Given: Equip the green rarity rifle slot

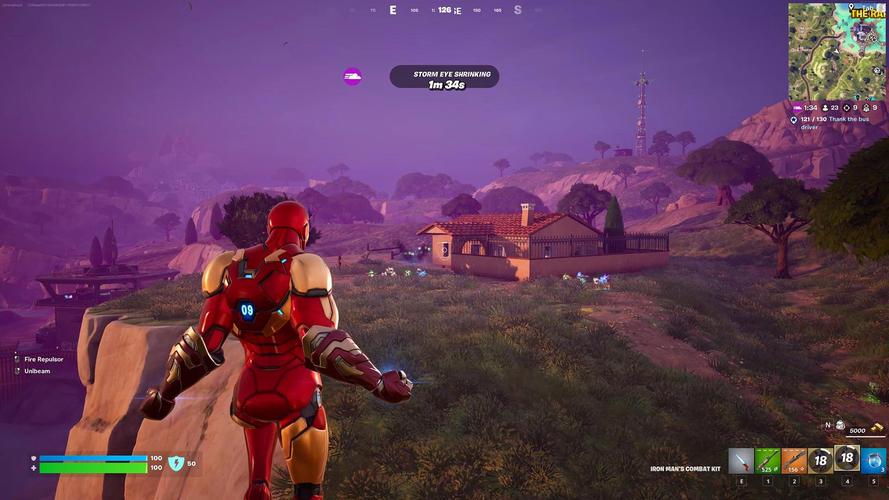Looking at the screenshot, I should (767, 461).
